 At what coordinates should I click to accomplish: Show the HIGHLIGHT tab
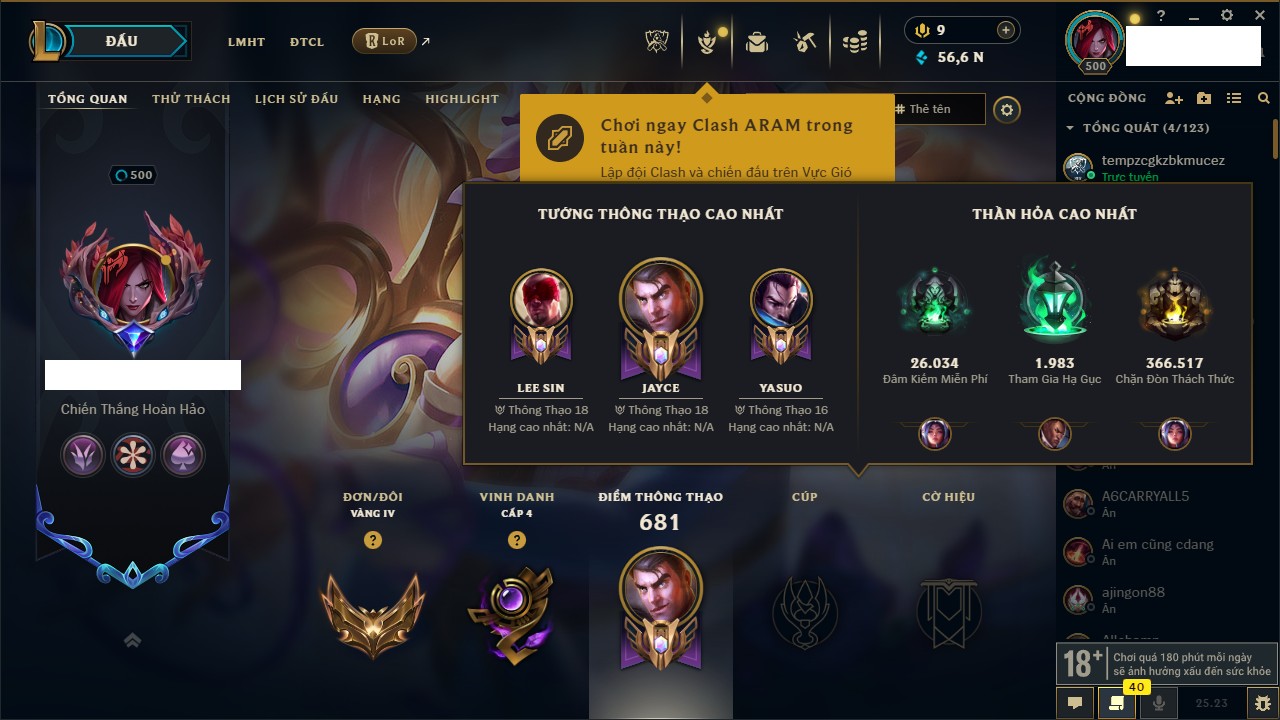click(461, 99)
